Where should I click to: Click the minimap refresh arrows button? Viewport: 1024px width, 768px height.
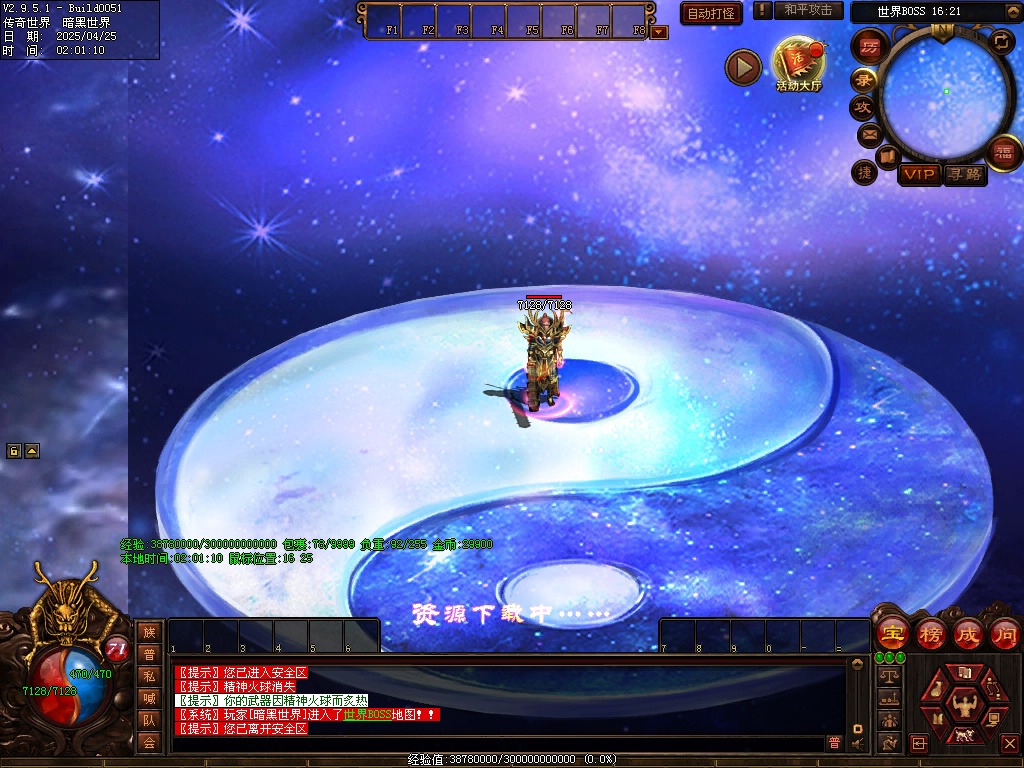(1001, 42)
